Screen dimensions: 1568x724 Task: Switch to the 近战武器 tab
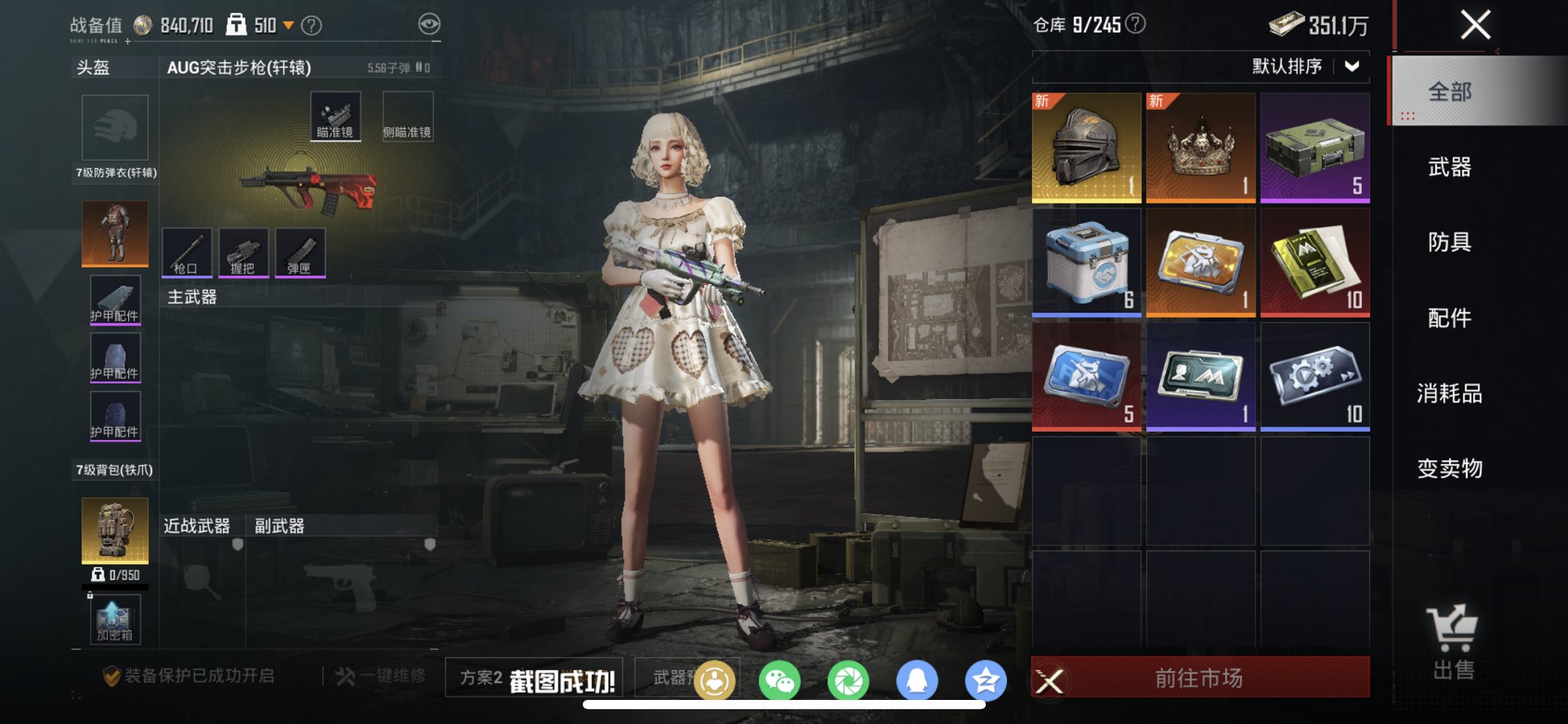[195, 526]
